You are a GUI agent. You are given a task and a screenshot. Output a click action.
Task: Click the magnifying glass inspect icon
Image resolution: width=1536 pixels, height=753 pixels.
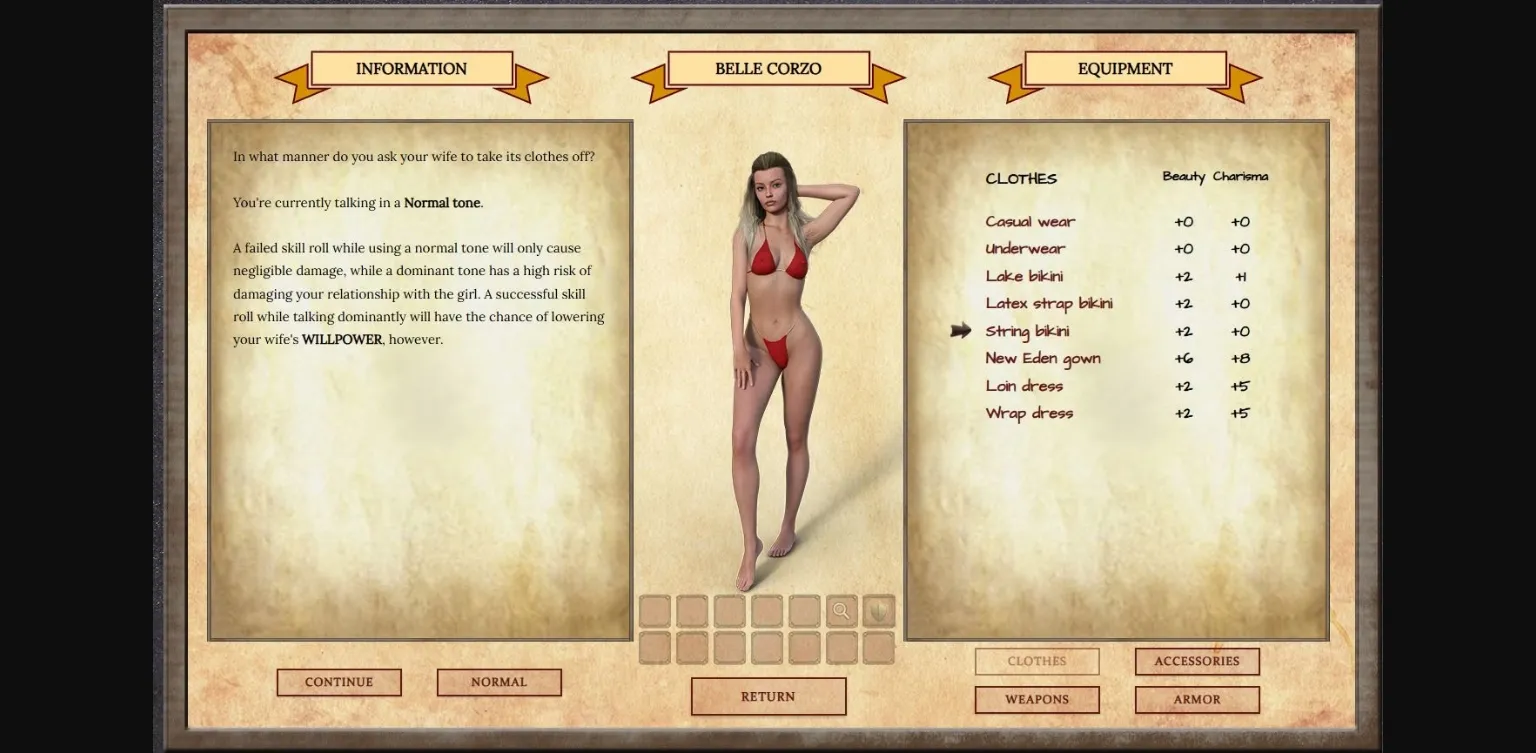coord(840,611)
